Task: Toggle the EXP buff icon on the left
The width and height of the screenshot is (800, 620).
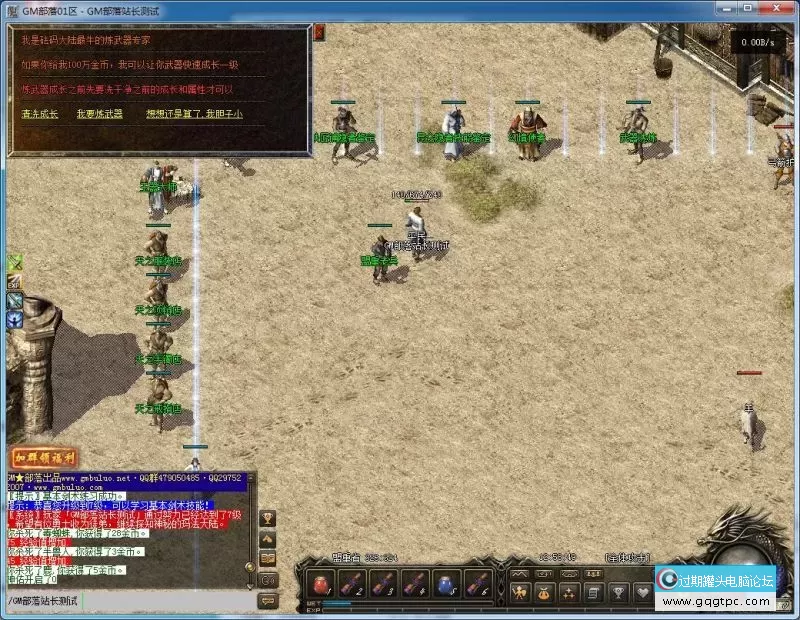Action: 15,282
